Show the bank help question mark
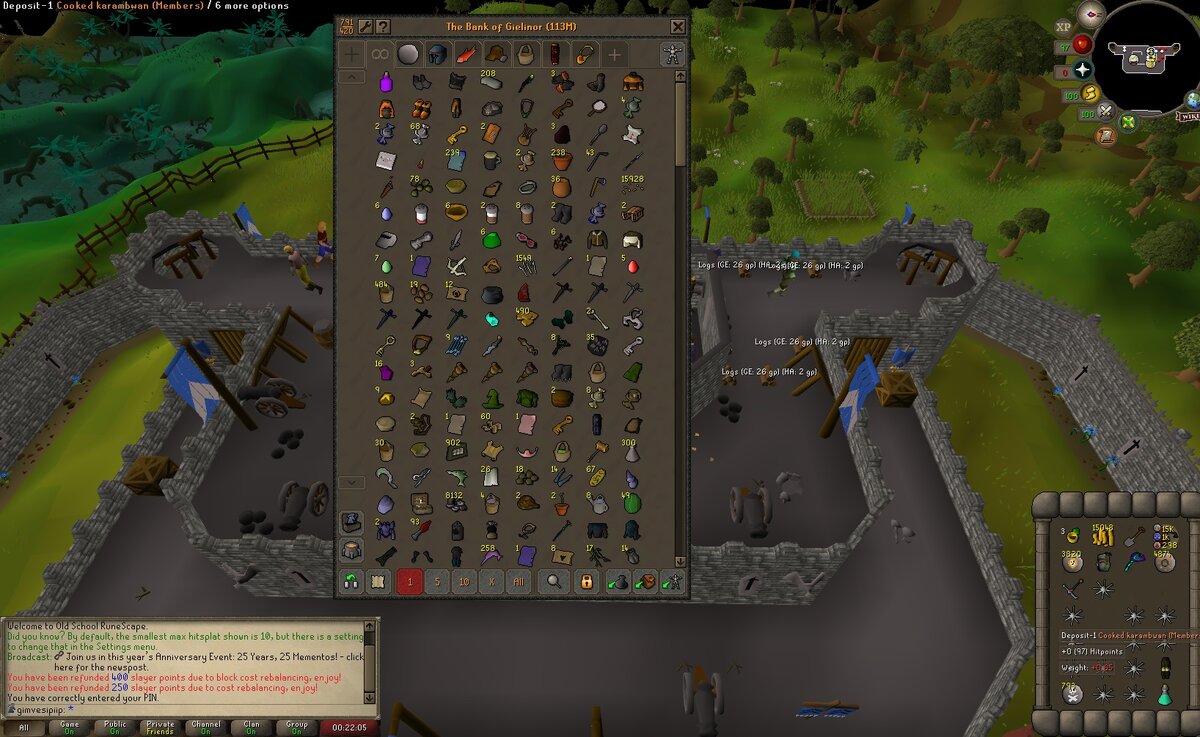This screenshot has height=737, width=1200. pyautogui.click(x=383, y=27)
